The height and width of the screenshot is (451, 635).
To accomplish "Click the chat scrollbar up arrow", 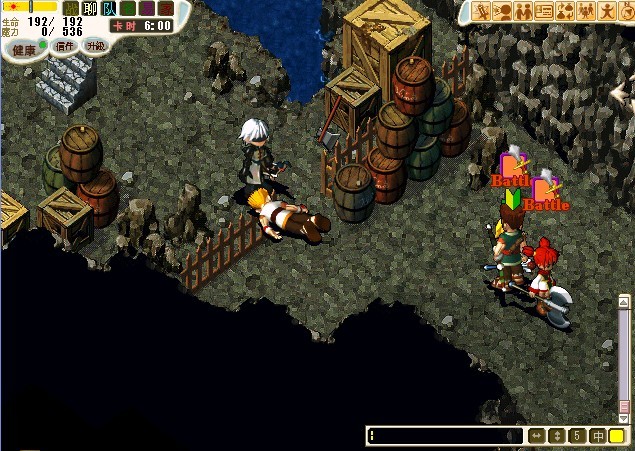I will point(624,301).
